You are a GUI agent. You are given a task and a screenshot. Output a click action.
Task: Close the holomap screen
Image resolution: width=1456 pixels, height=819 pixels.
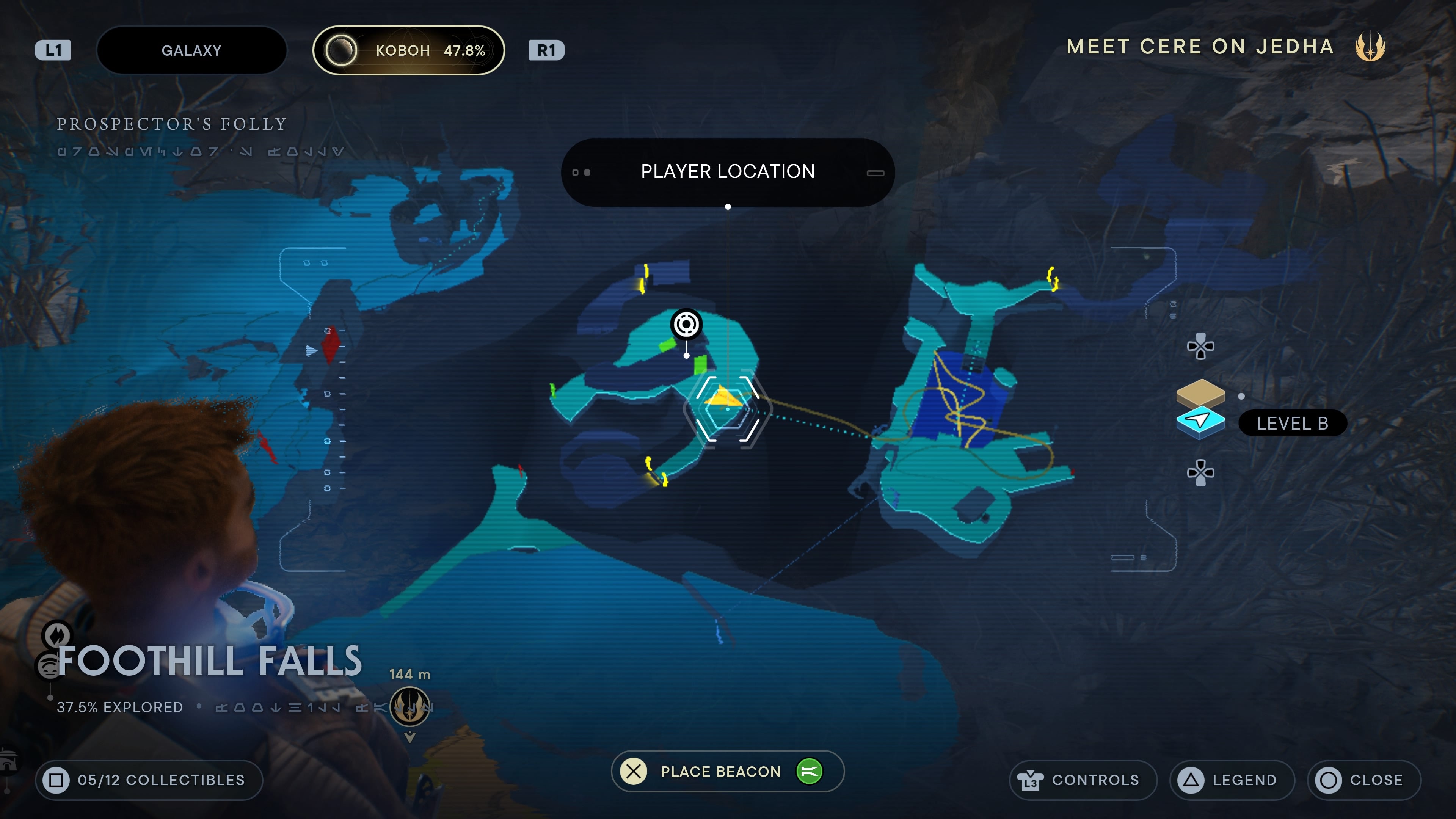coord(1363,780)
